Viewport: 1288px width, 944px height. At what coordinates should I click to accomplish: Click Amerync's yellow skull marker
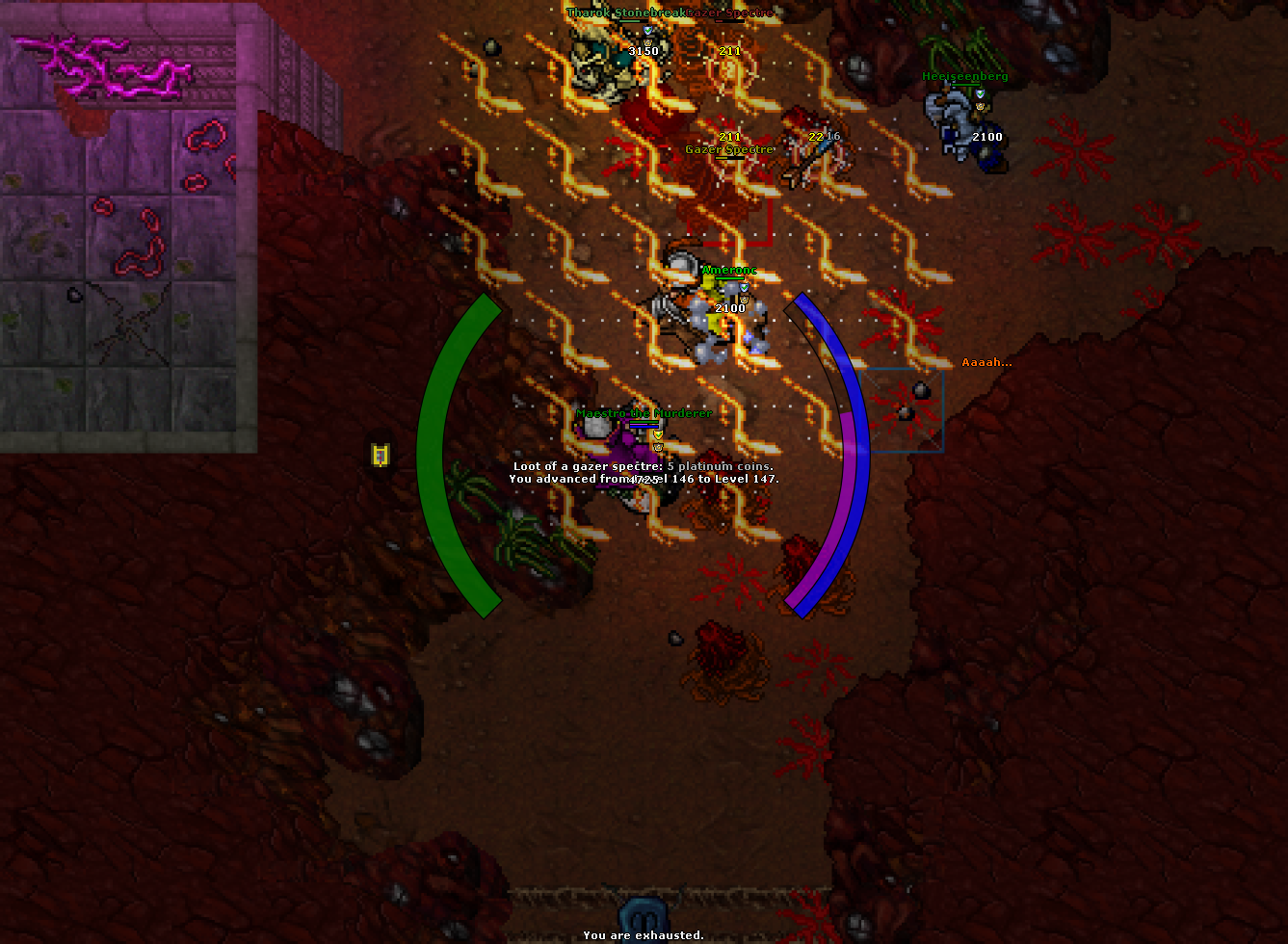(745, 301)
